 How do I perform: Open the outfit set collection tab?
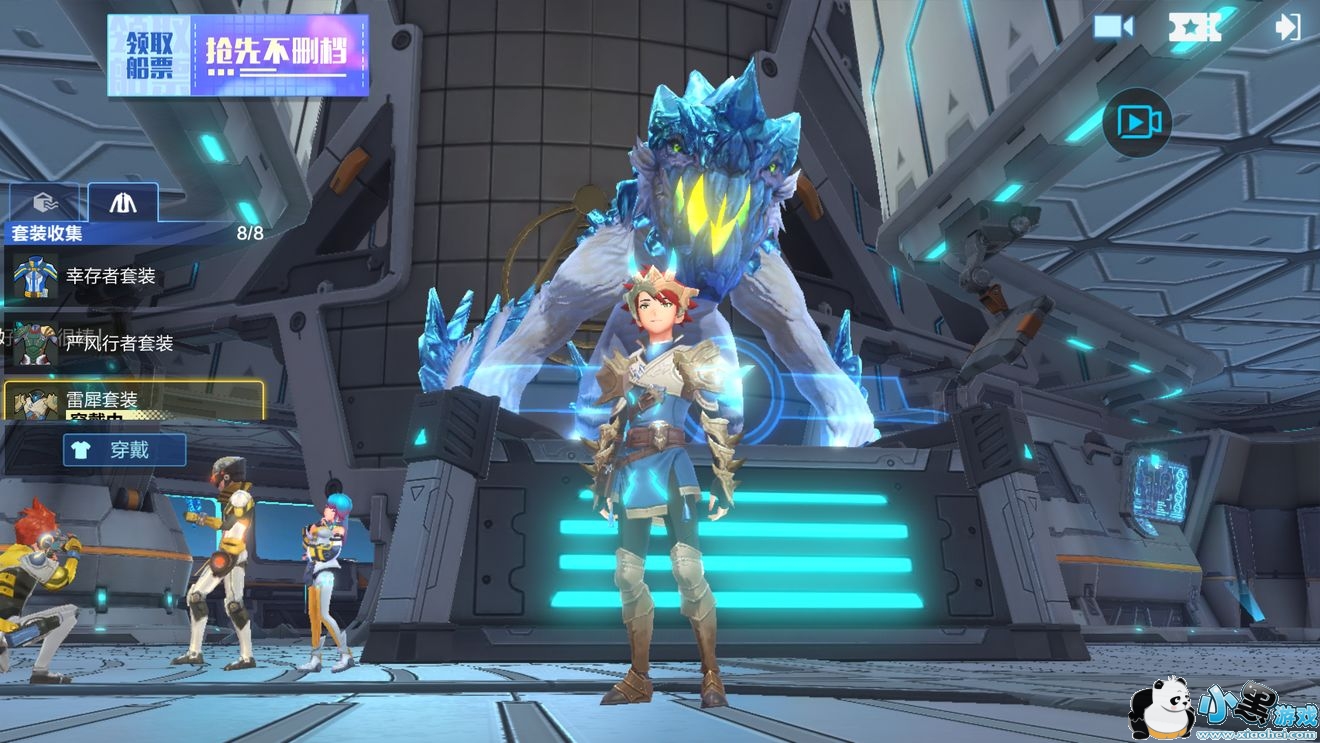coord(123,203)
